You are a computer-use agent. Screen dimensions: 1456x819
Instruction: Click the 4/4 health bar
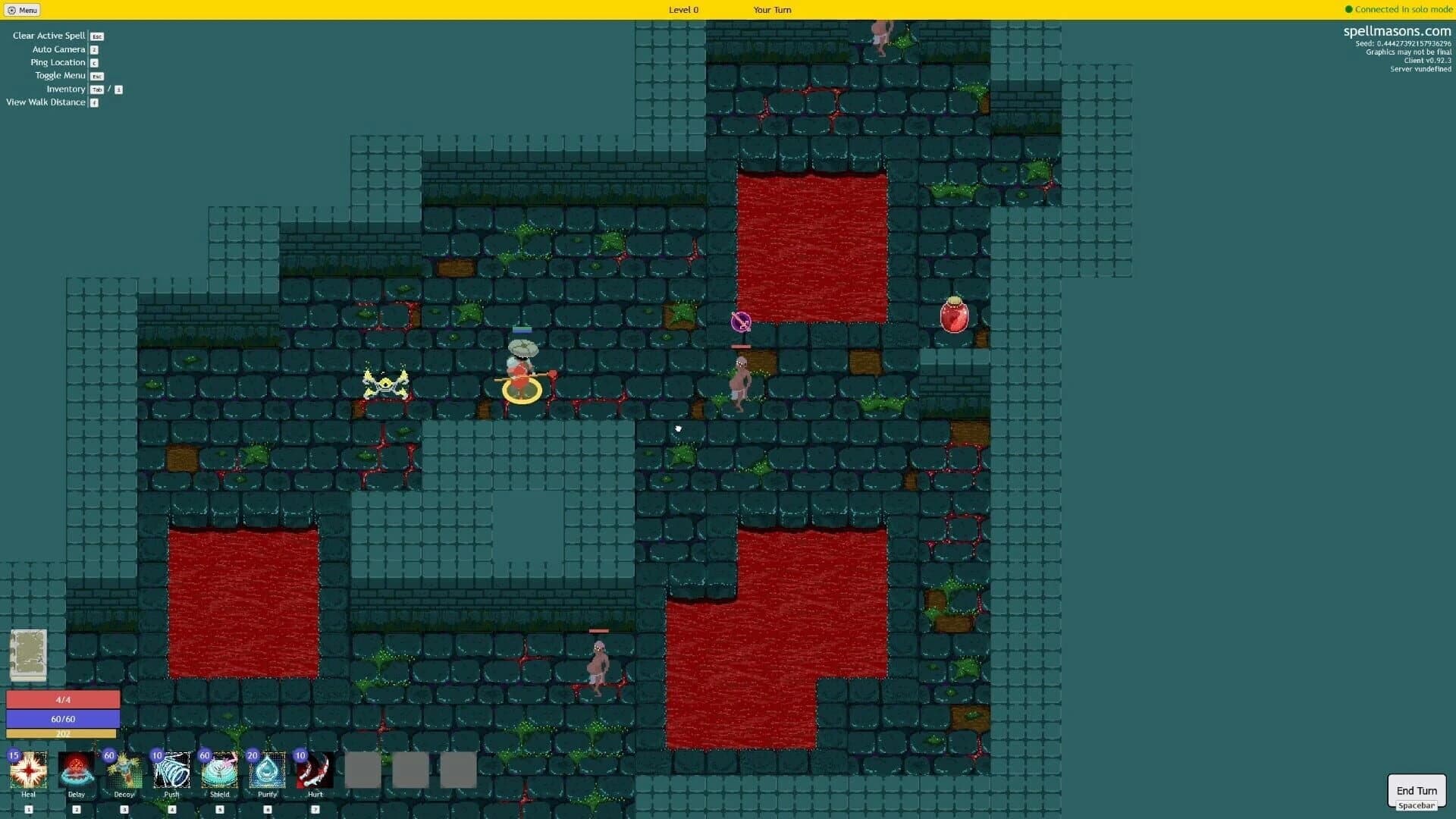coord(62,698)
